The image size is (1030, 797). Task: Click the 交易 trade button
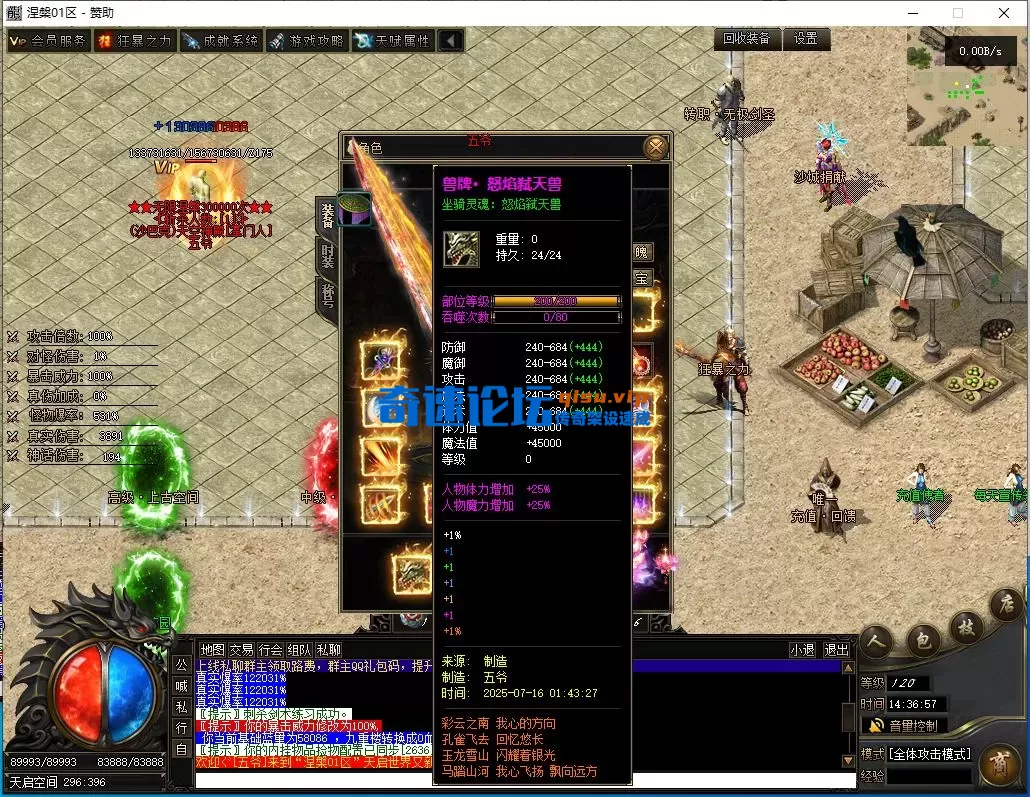pyautogui.click(x=241, y=650)
